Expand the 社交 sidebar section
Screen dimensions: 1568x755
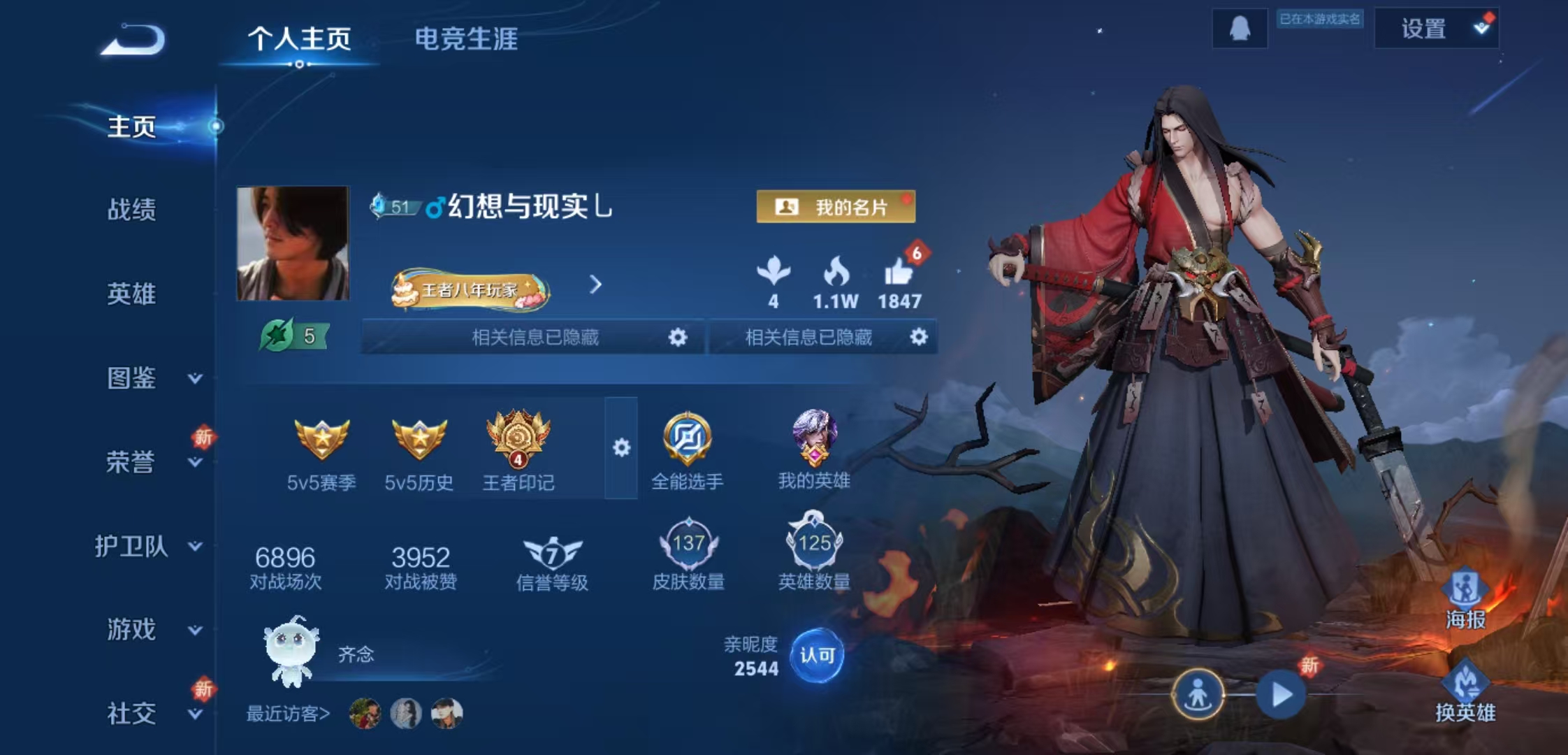(131, 714)
